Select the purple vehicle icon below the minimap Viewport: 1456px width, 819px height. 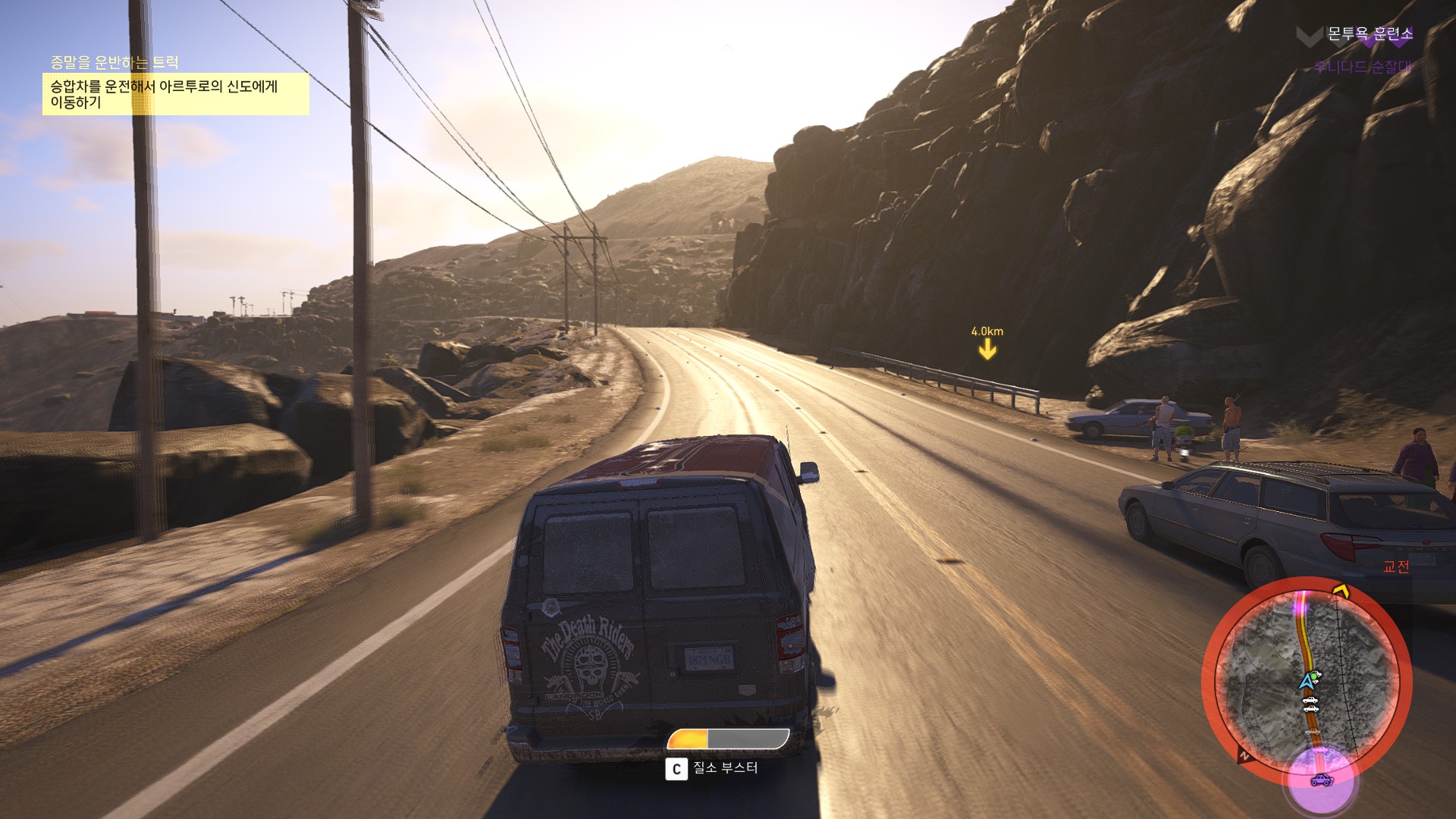coord(1322,780)
